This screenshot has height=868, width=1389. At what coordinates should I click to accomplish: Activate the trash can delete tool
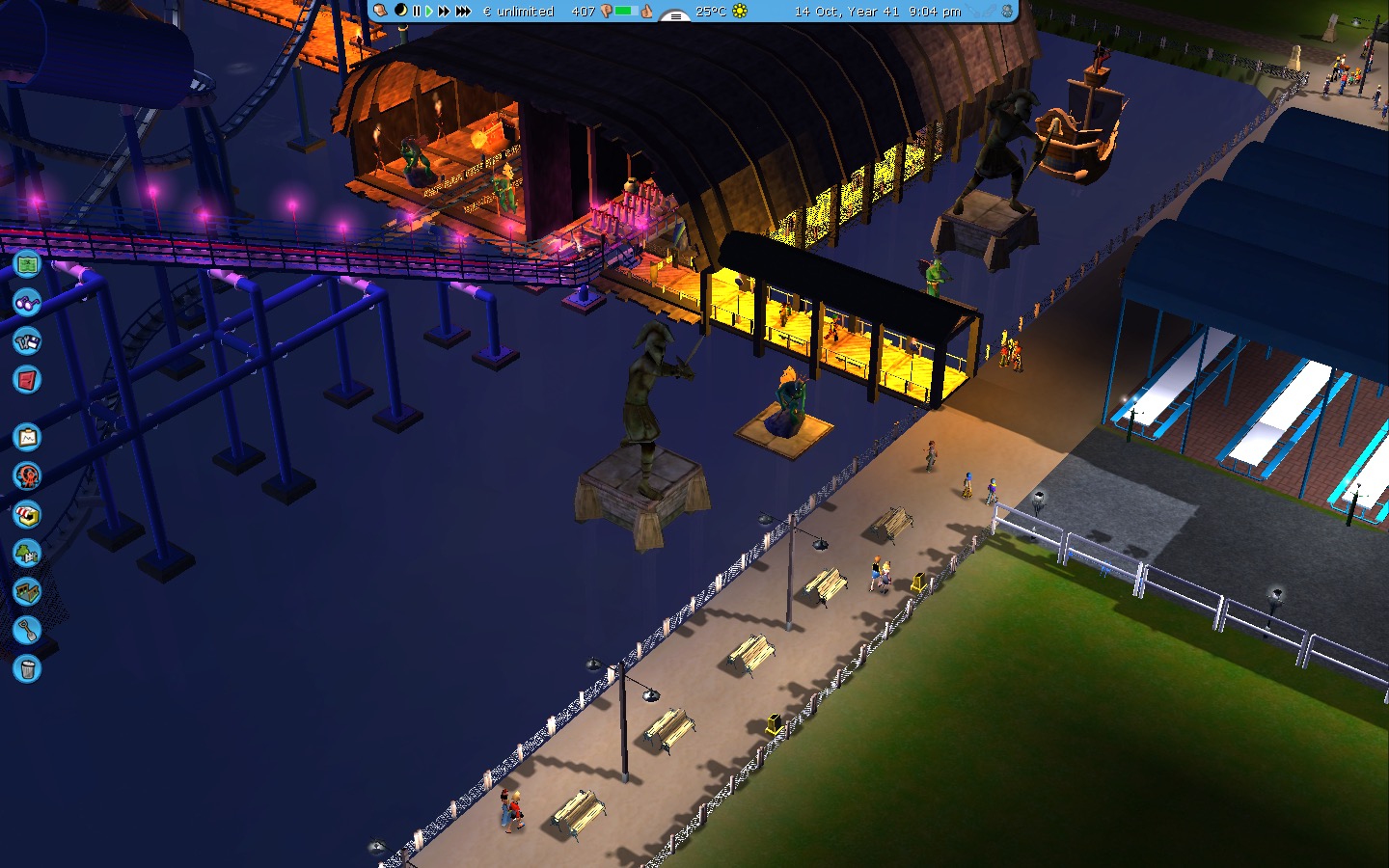coord(27,668)
